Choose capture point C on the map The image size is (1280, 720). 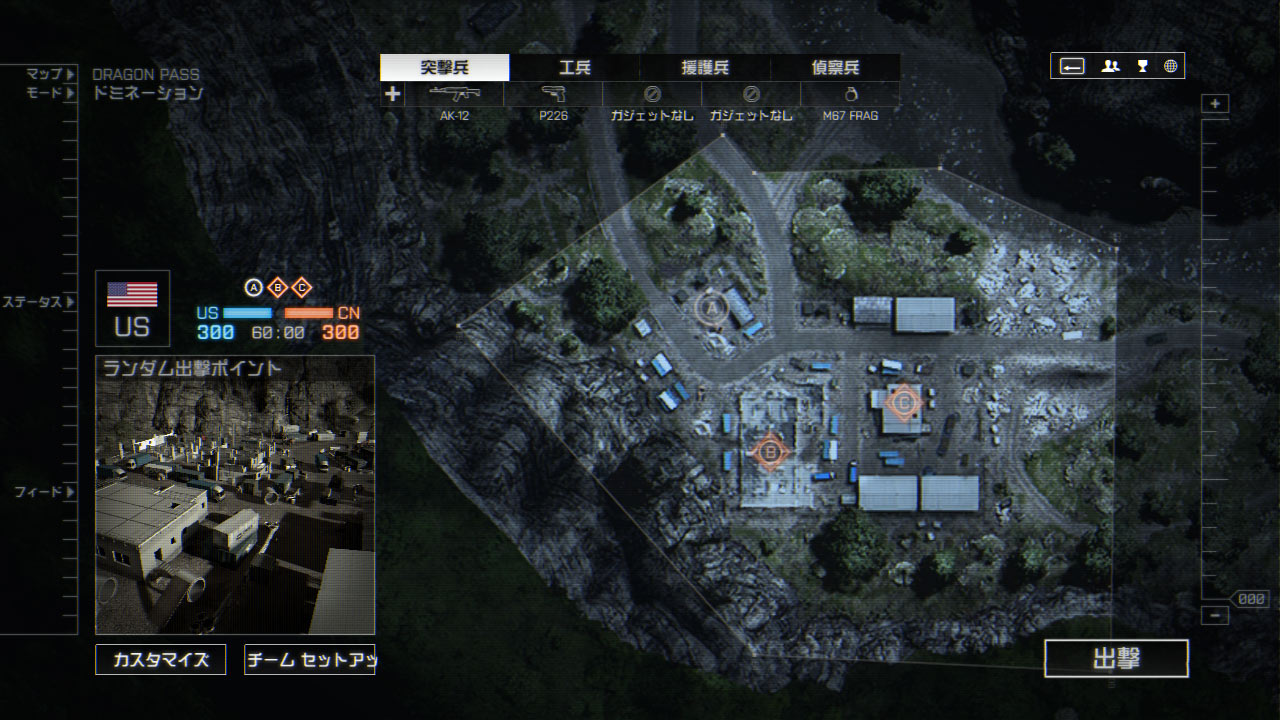[x=904, y=402]
